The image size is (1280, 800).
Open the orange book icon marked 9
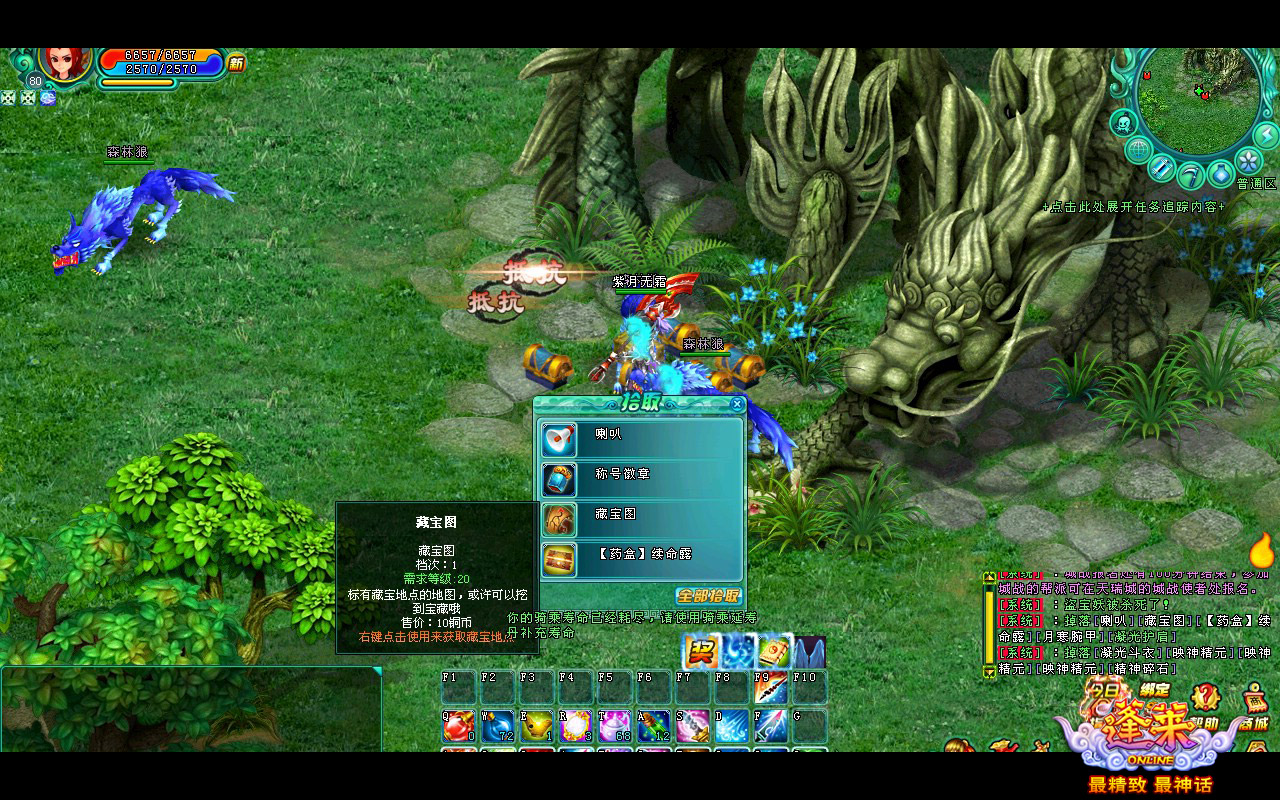[774, 652]
